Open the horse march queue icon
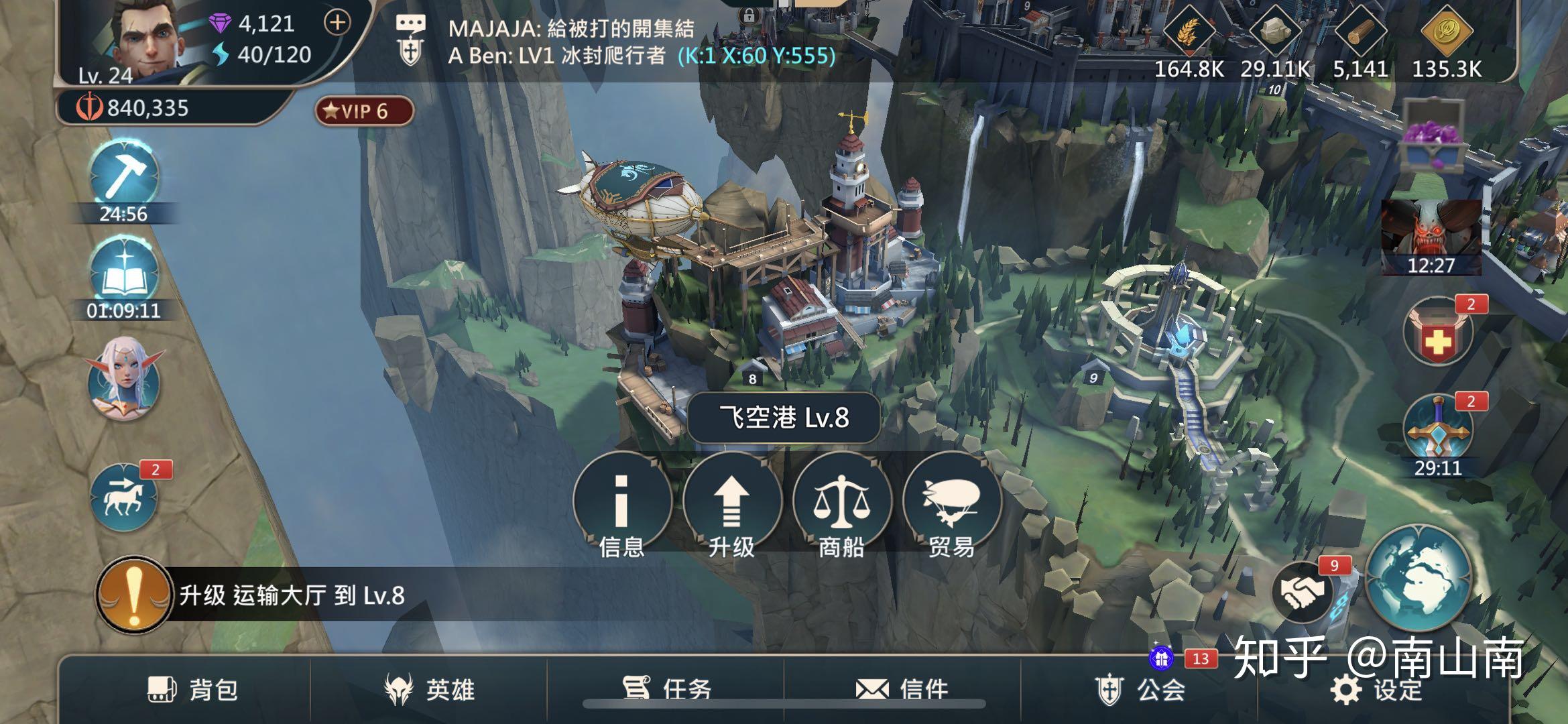This screenshot has height=724, width=1568. point(124,497)
